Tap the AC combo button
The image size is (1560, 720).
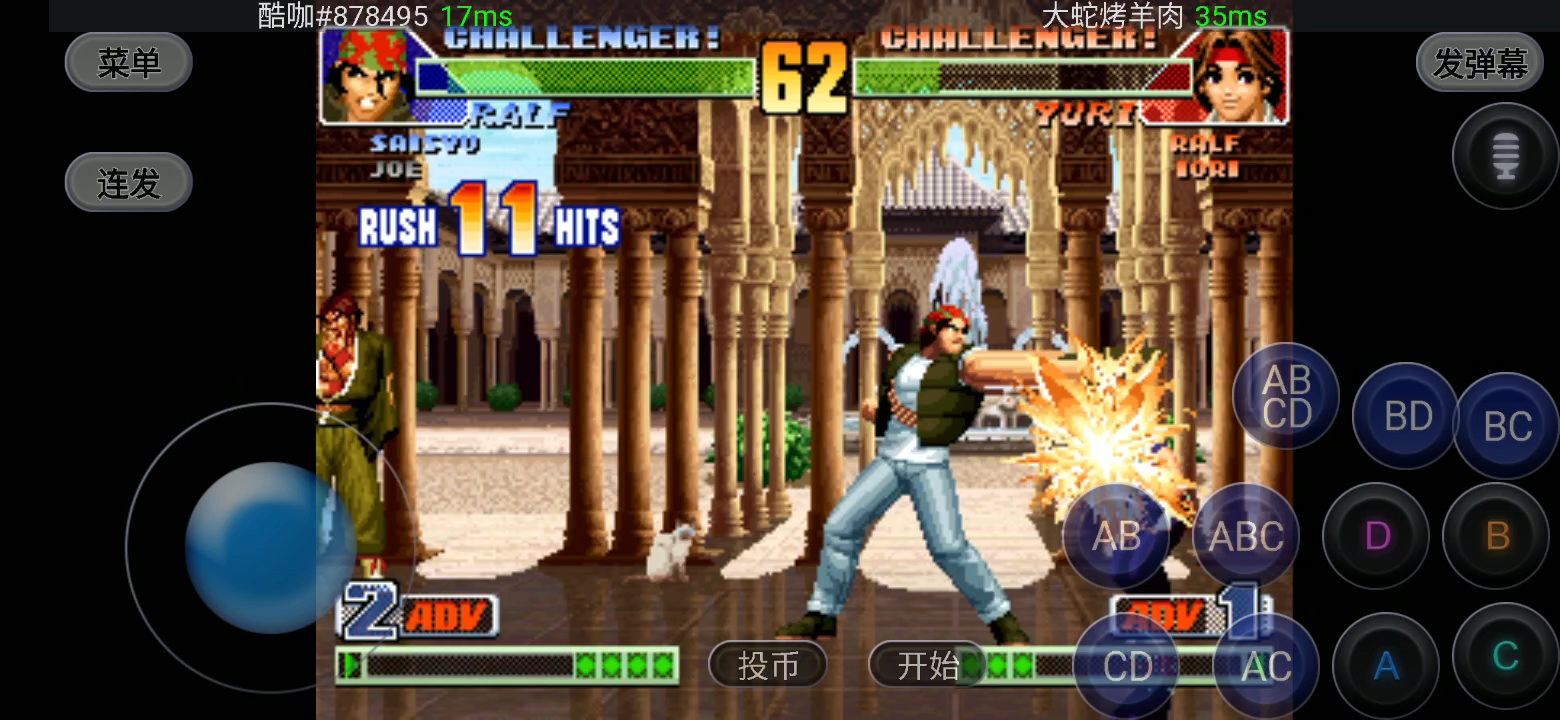click(x=1266, y=666)
